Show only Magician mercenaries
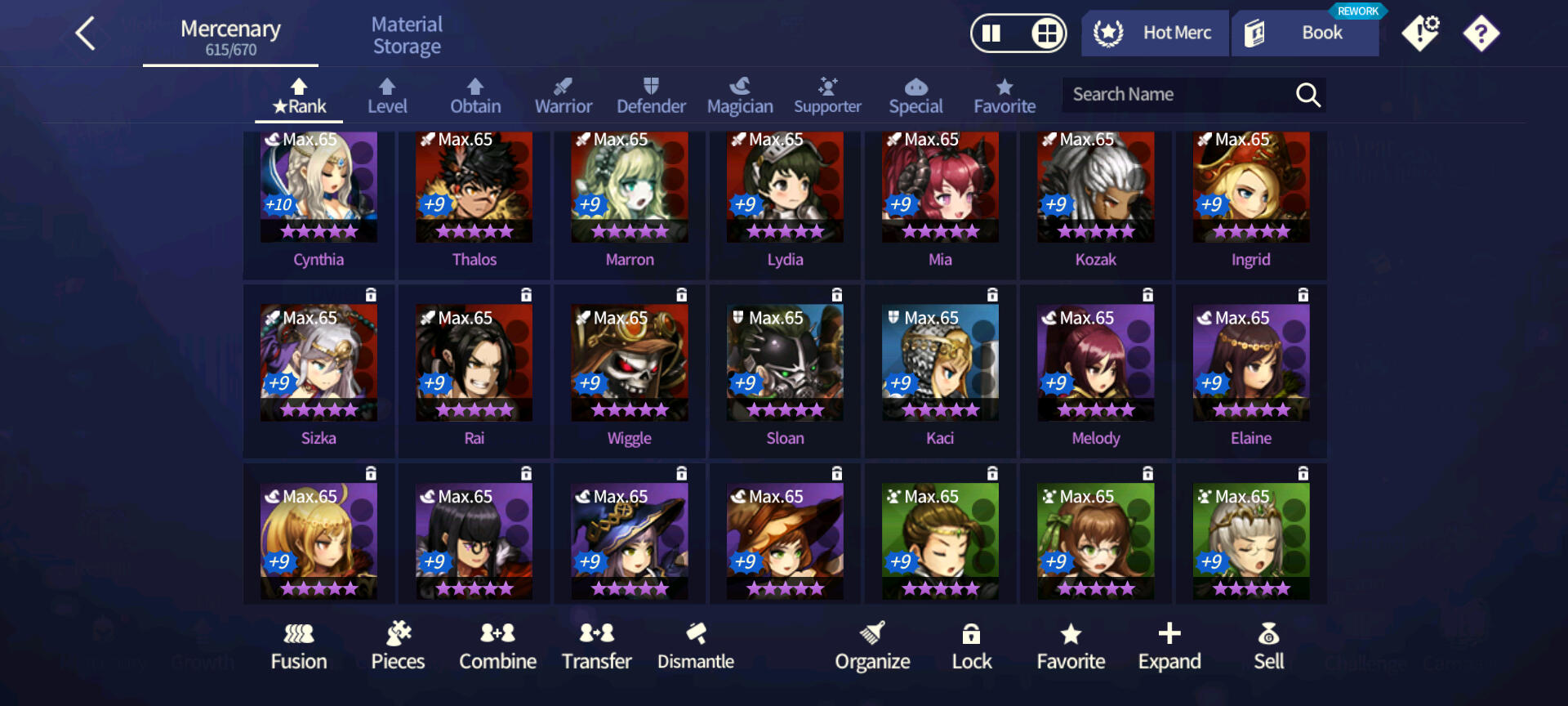This screenshot has height=706, width=1568. 740,96
